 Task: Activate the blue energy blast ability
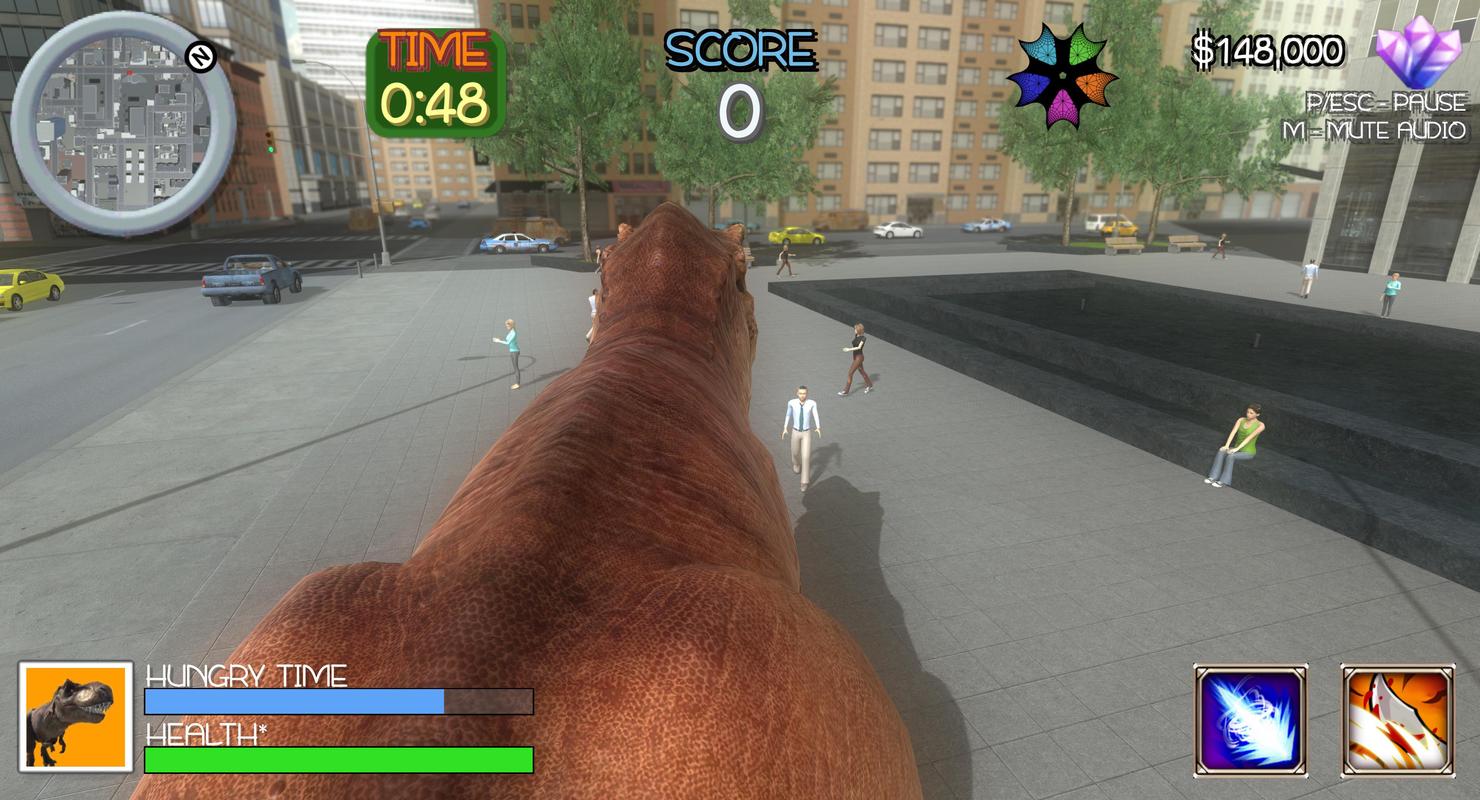1251,721
